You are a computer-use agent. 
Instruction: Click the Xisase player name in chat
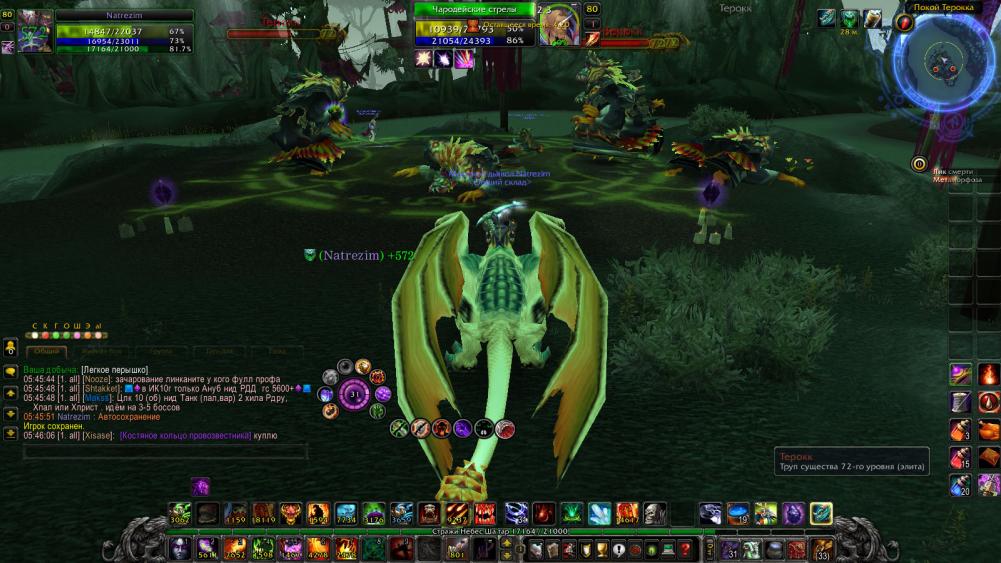pos(98,436)
